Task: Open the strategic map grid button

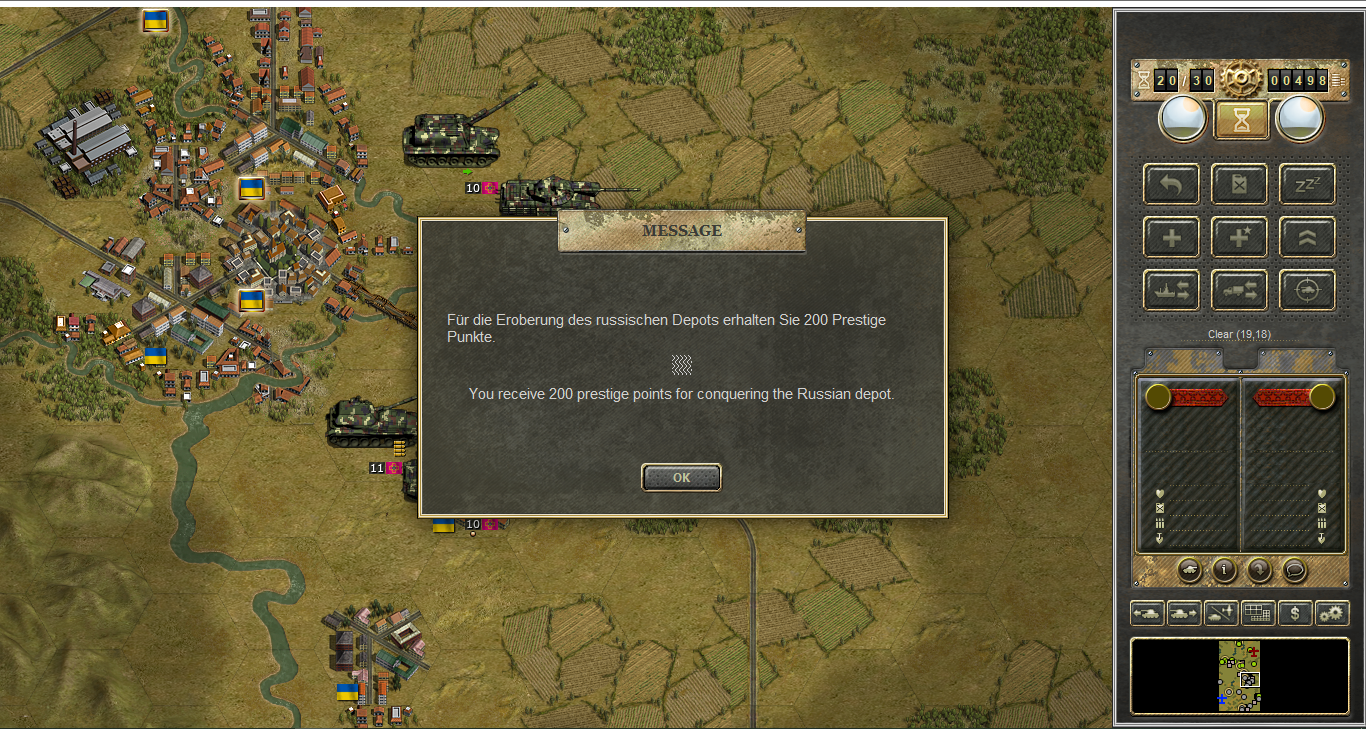Action: click(1258, 613)
